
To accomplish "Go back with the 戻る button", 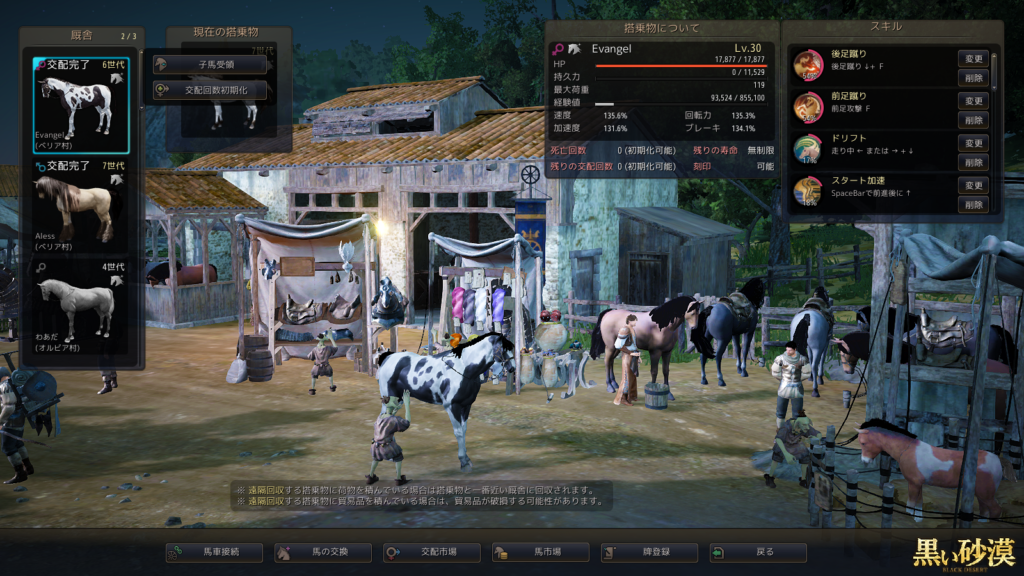I will pos(758,552).
